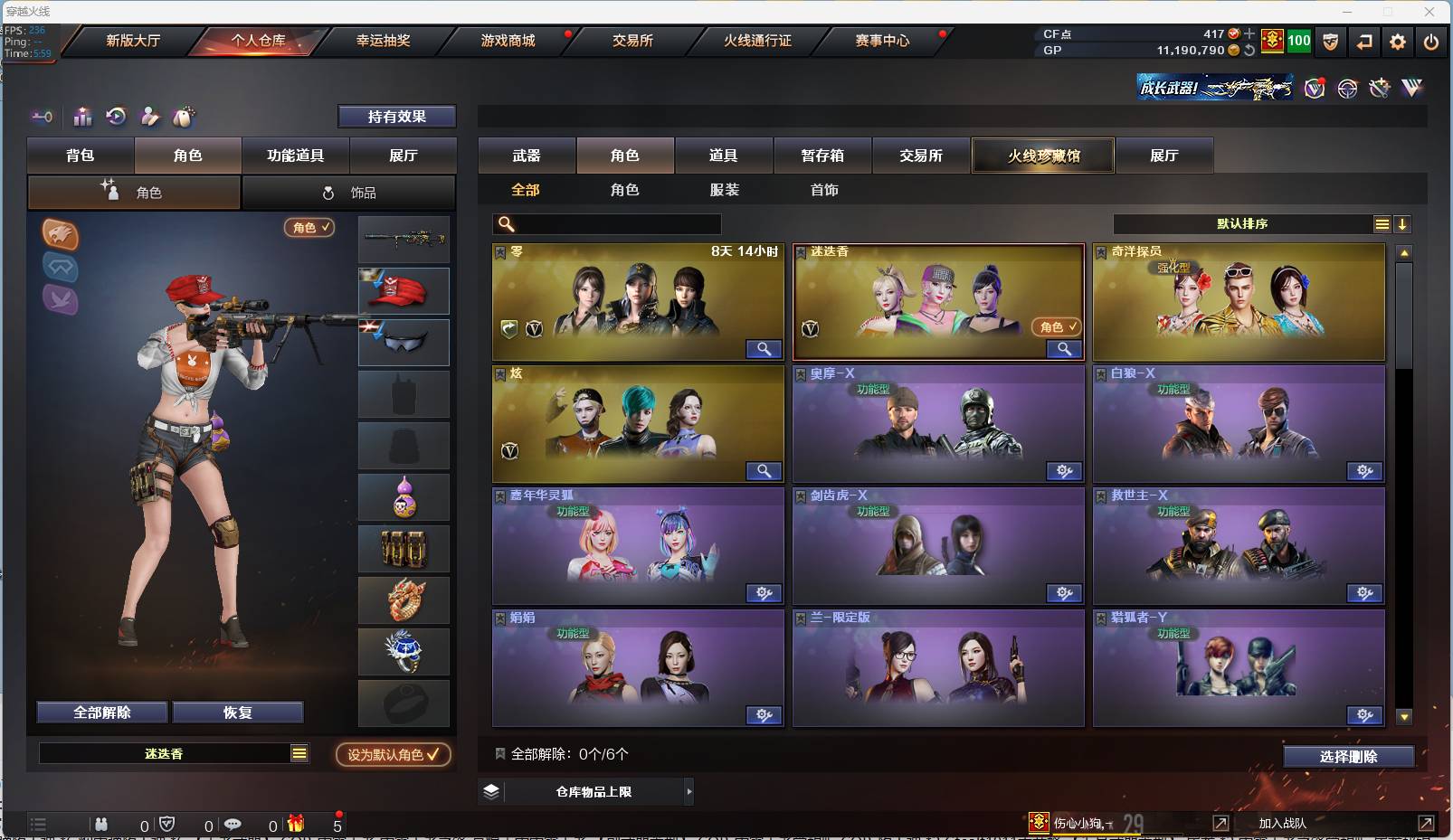Click the 选择删除 button

coord(1349,756)
